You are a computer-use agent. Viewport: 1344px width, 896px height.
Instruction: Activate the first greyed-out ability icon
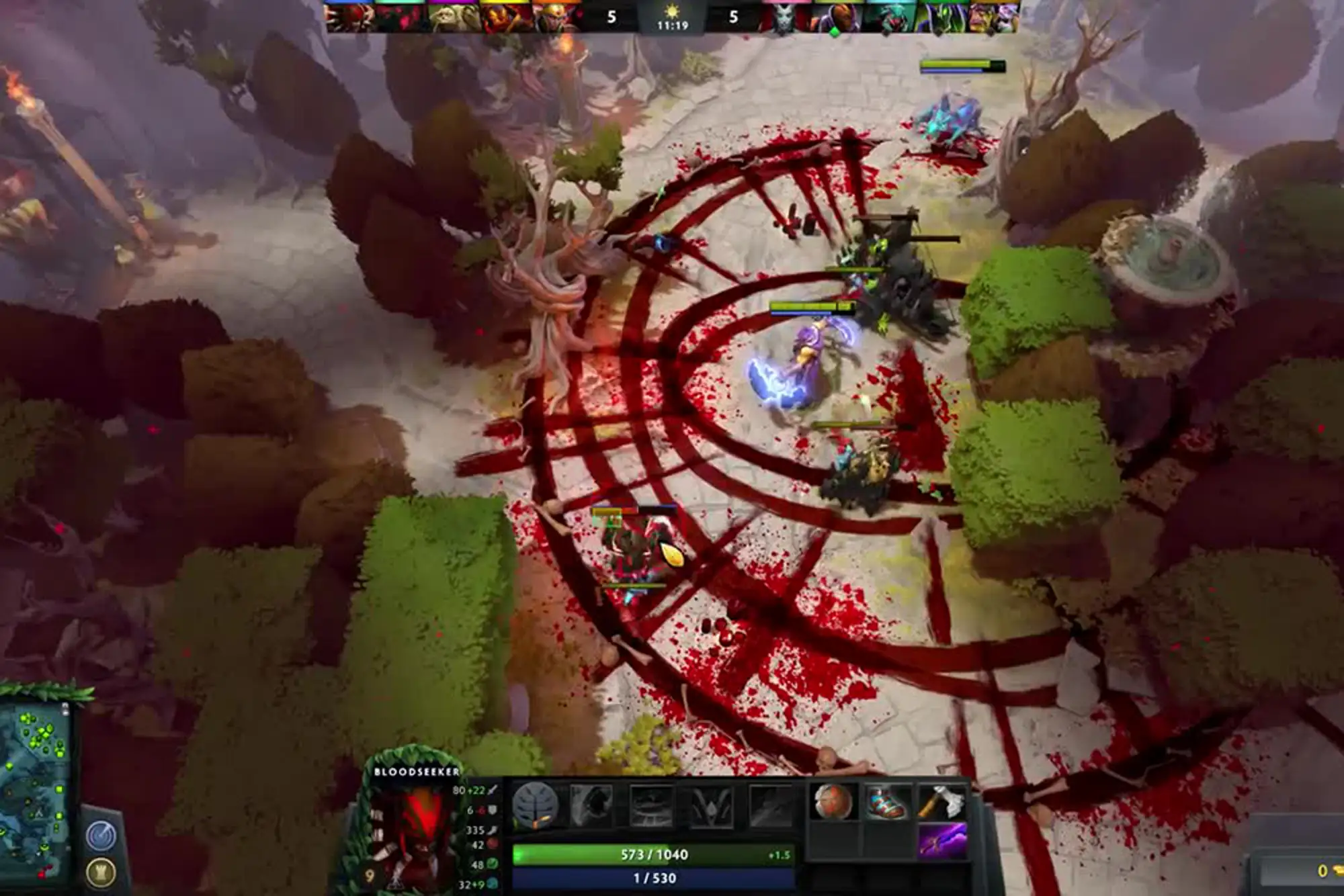(x=591, y=805)
